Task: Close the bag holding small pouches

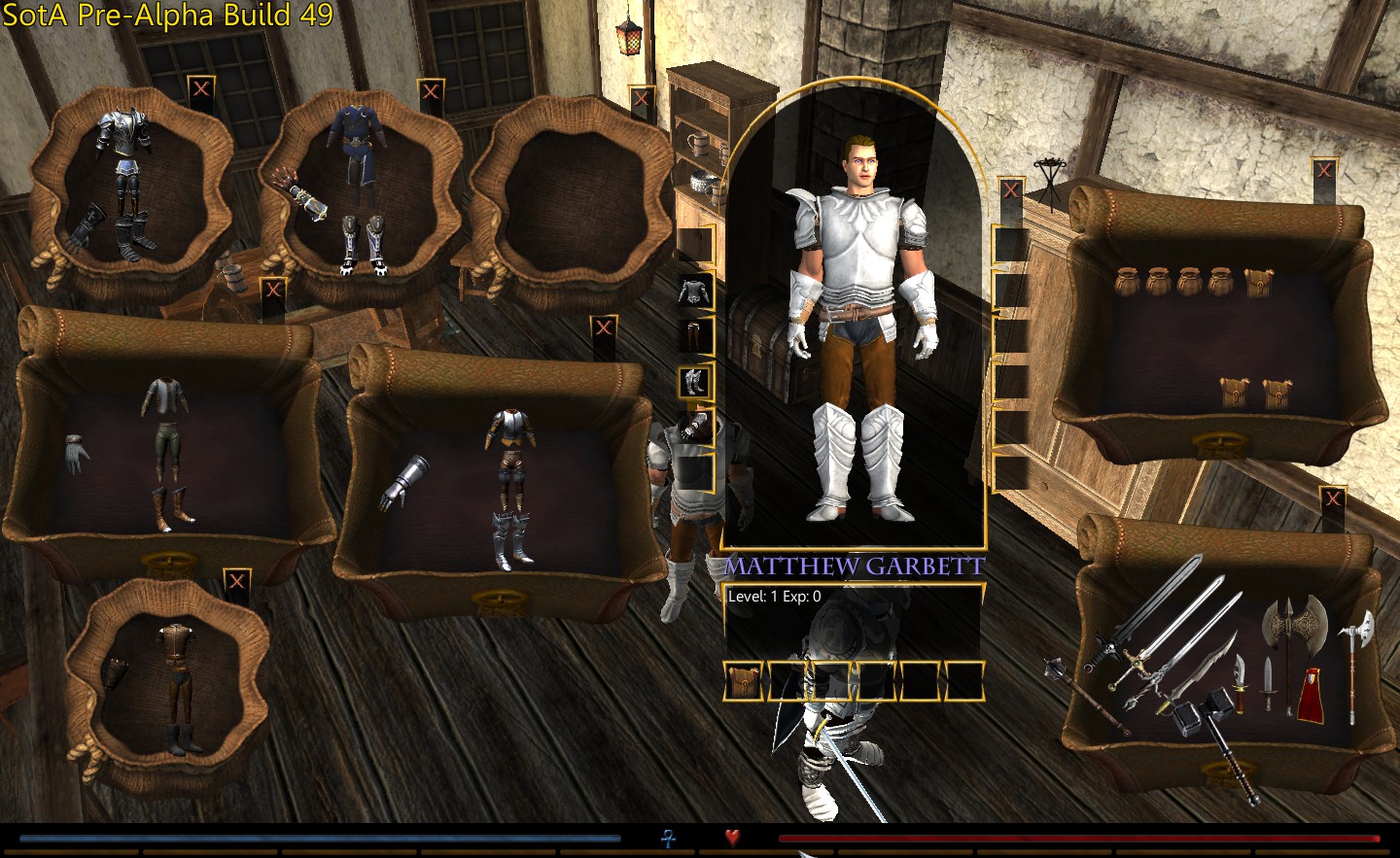Action: coord(1323,172)
